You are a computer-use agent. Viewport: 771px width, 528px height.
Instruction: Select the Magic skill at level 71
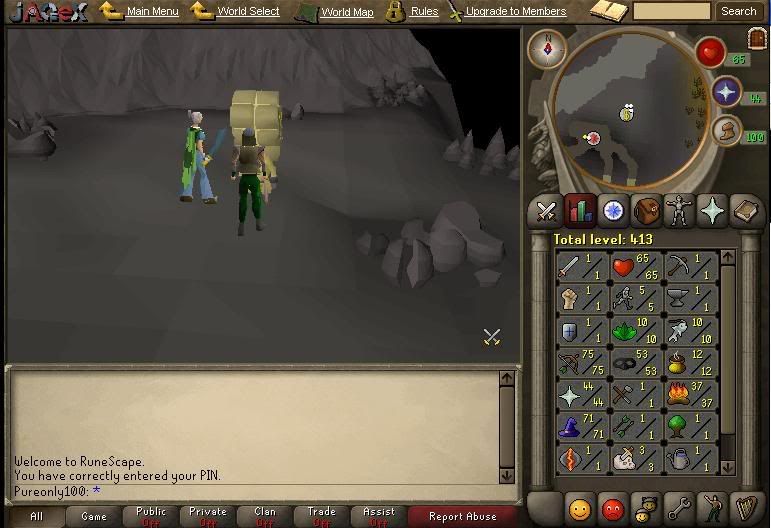[x=581, y=427]
